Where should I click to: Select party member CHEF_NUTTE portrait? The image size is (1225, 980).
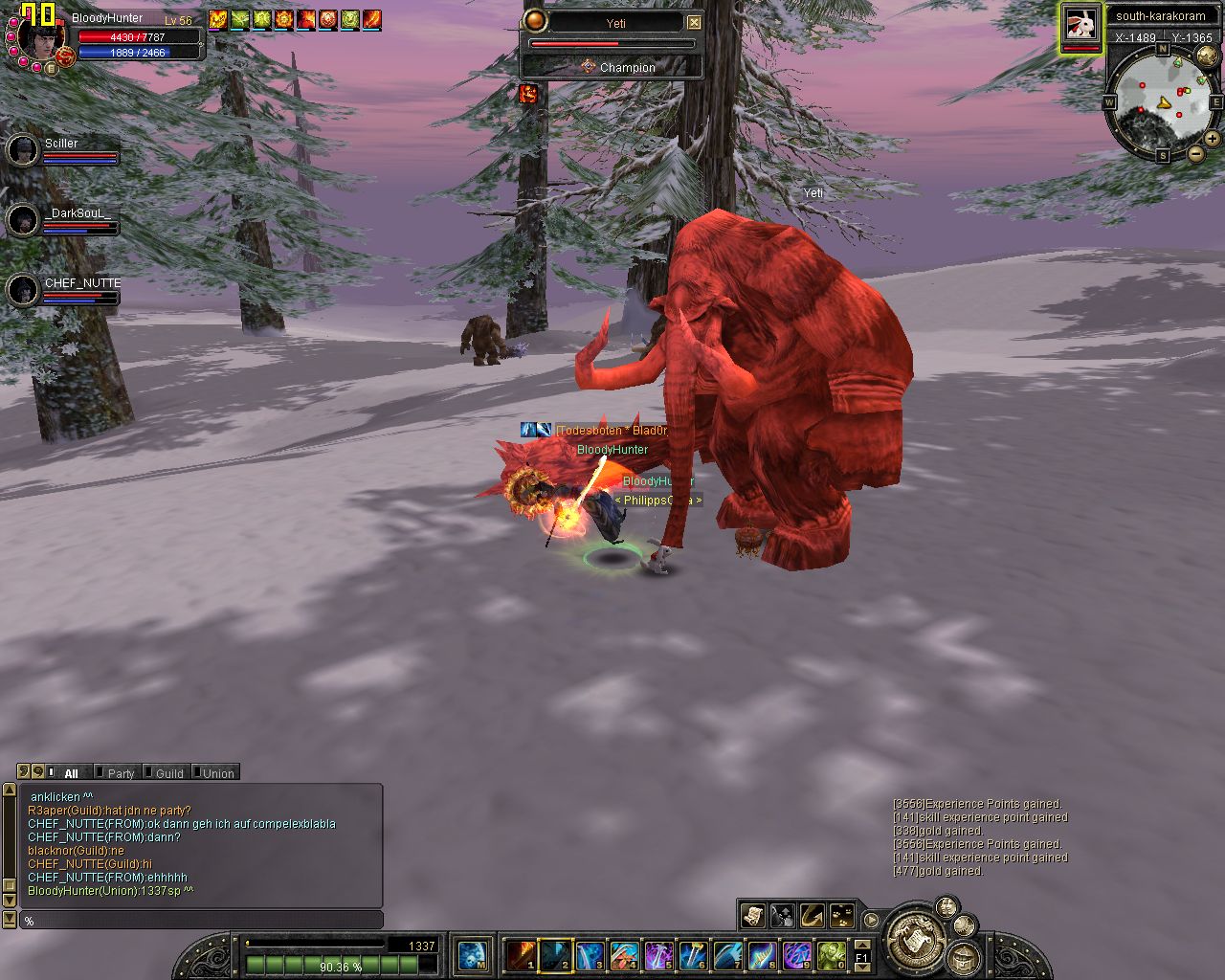22,290
